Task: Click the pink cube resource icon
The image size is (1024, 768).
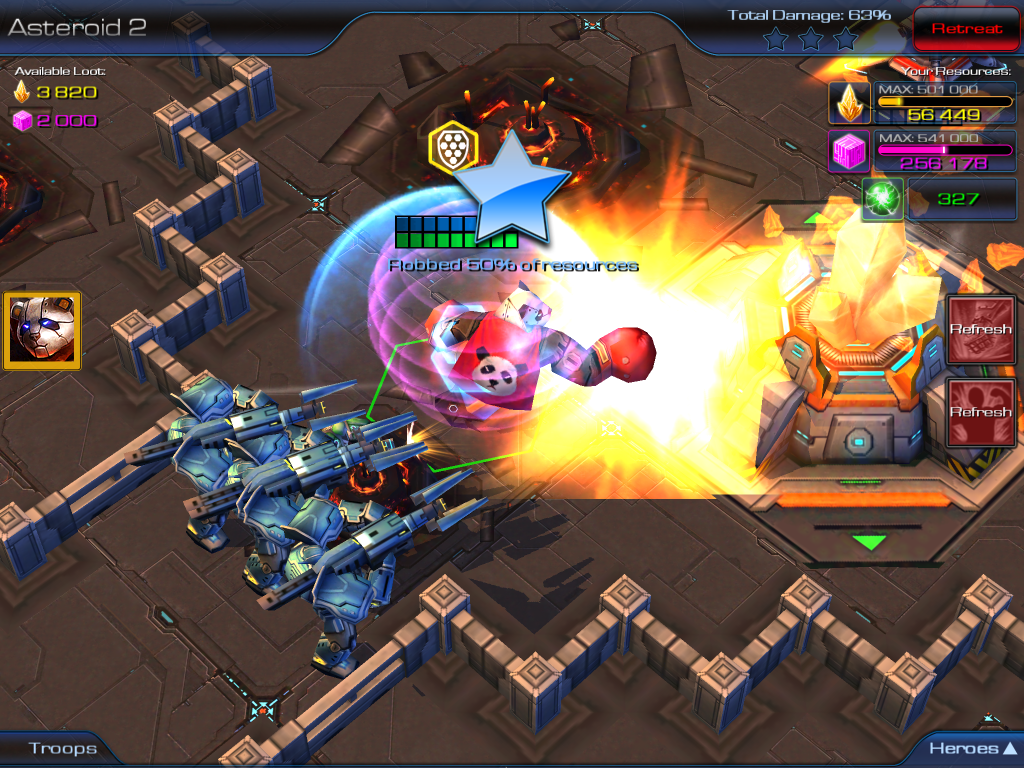Action: (849, 151)
